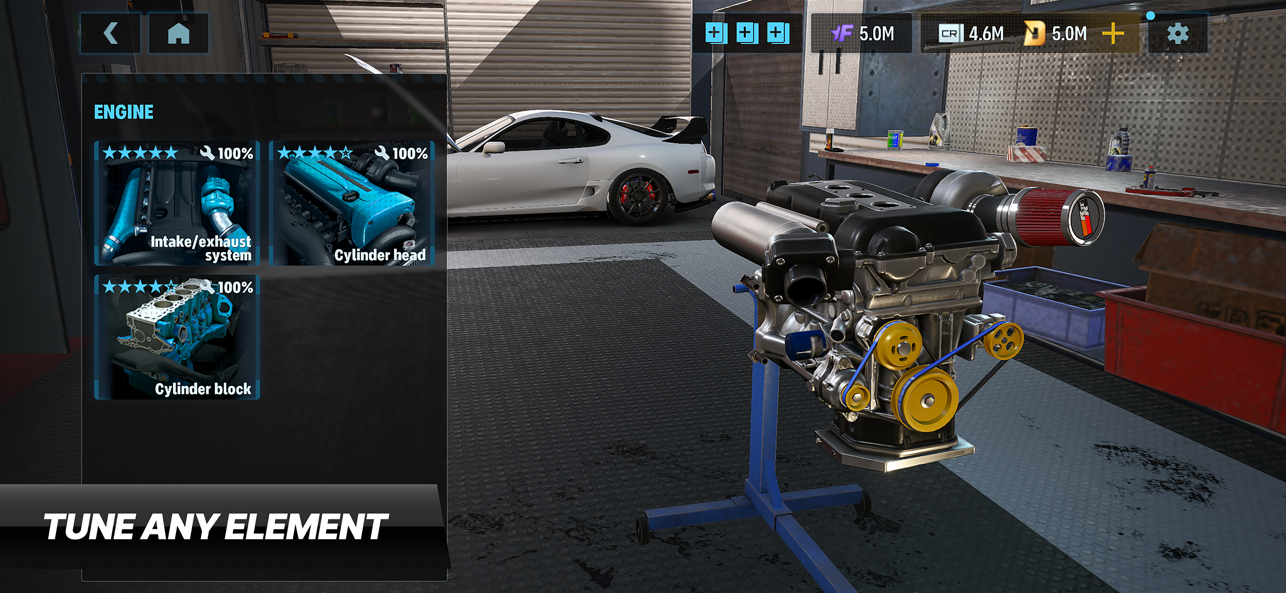This screenshot has width=1286, height=593.
Task: Open the settings gear menu
Action: pyautogui.click(x=1178, y=33)
